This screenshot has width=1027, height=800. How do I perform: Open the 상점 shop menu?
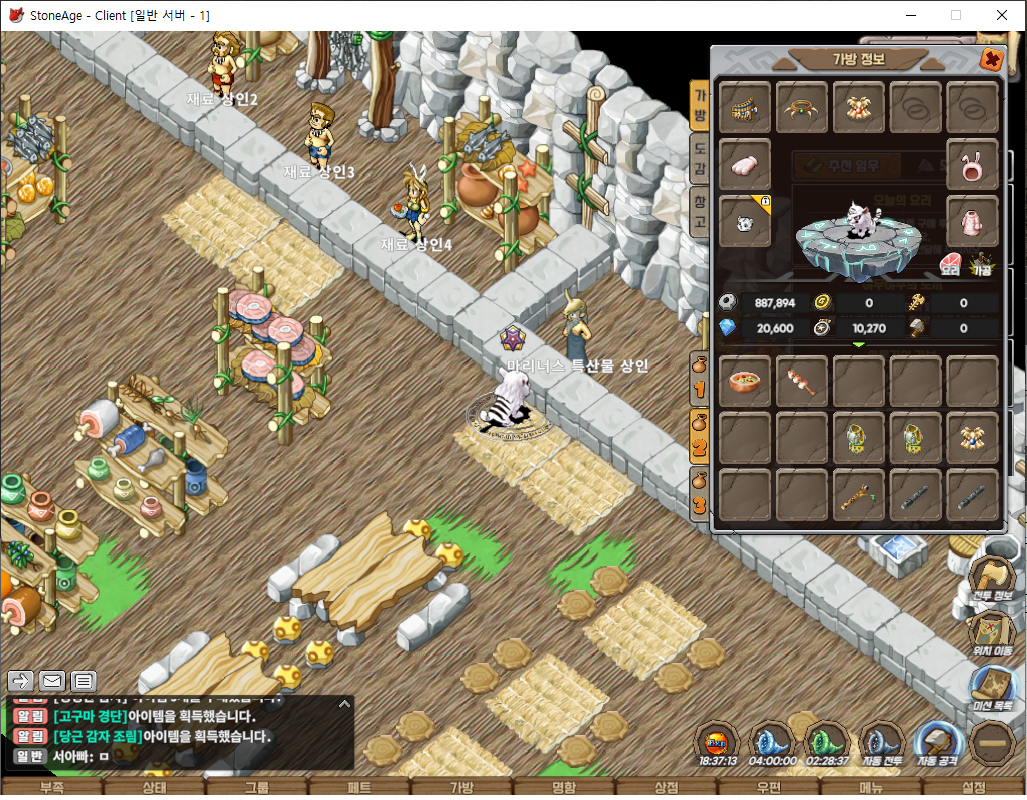pyautogui.click(x=667, y=788)
